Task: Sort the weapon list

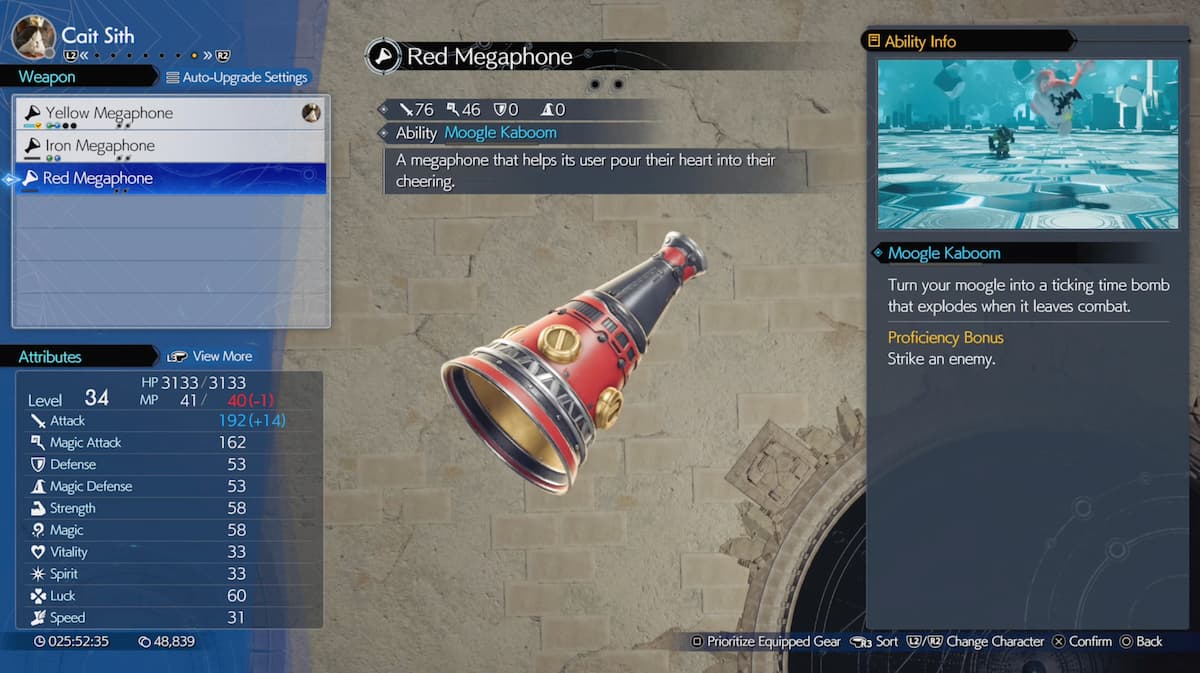Action: tap(875, 641)
